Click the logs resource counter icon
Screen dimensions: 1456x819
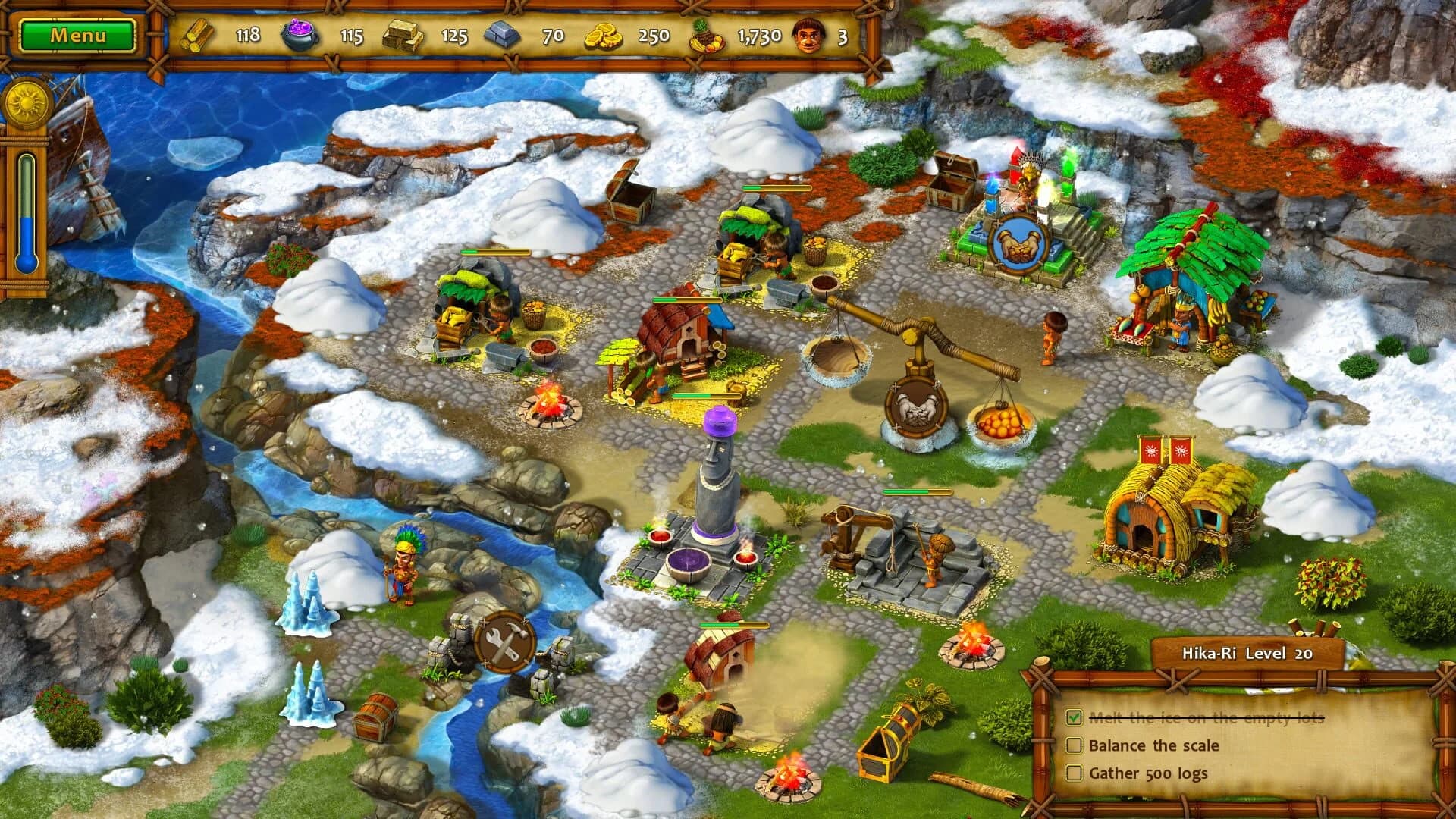196,33
